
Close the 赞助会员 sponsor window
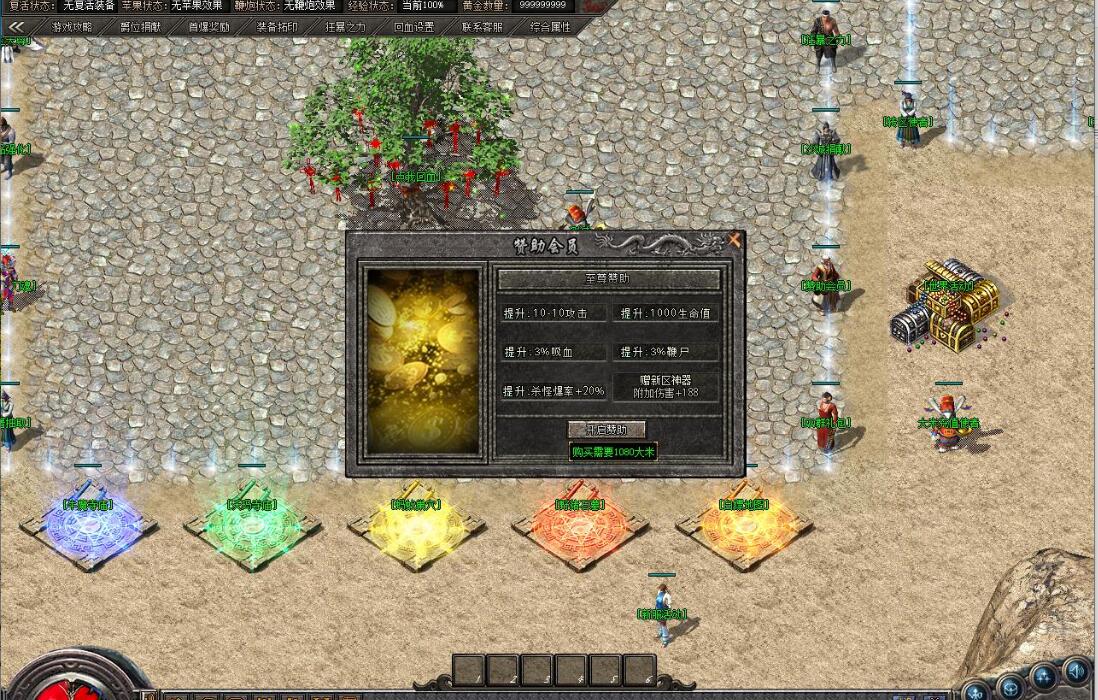point(735,240)
